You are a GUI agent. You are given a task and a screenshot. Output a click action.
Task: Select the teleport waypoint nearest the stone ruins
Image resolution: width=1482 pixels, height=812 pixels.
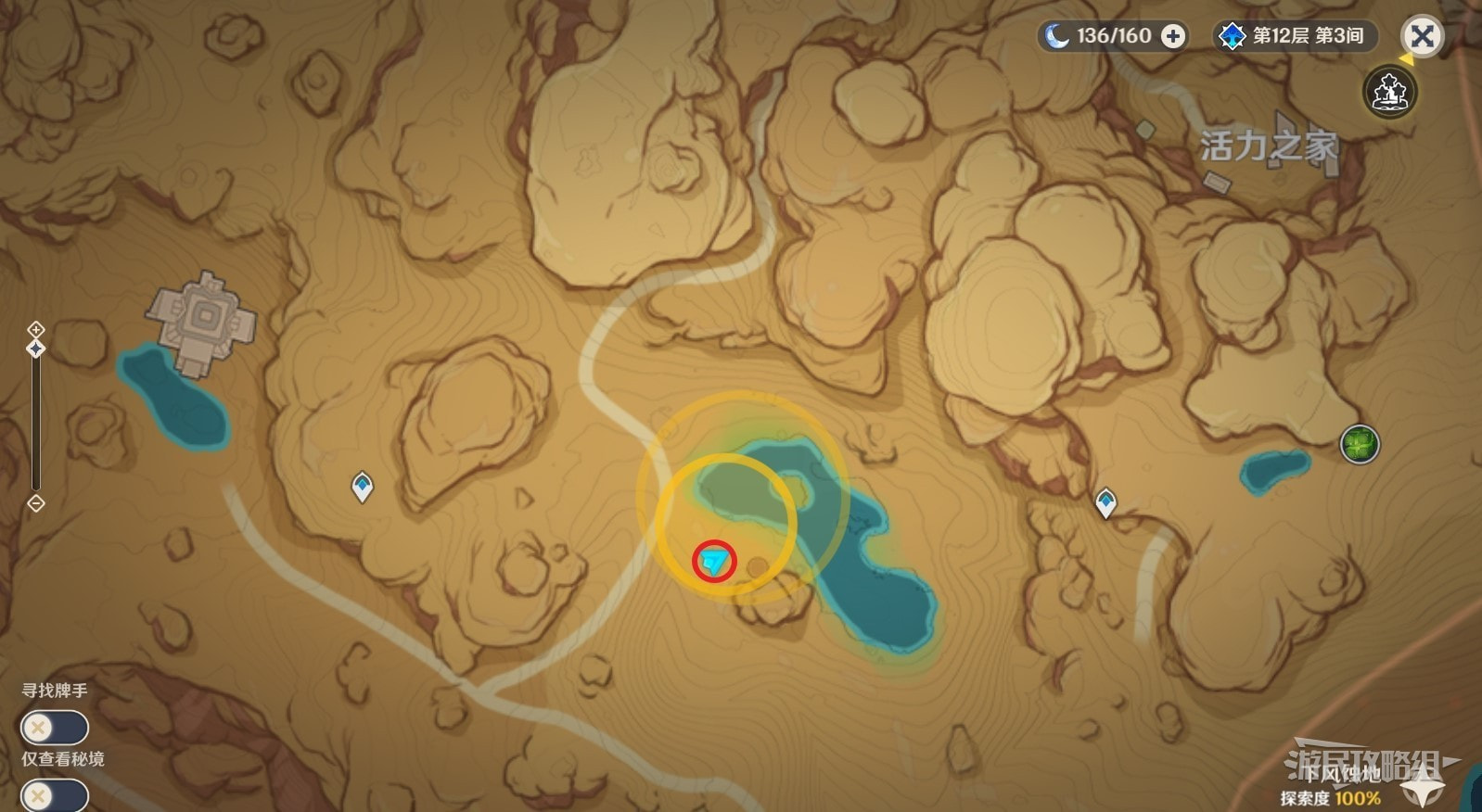pyautogui.click(x=362, y=485)
